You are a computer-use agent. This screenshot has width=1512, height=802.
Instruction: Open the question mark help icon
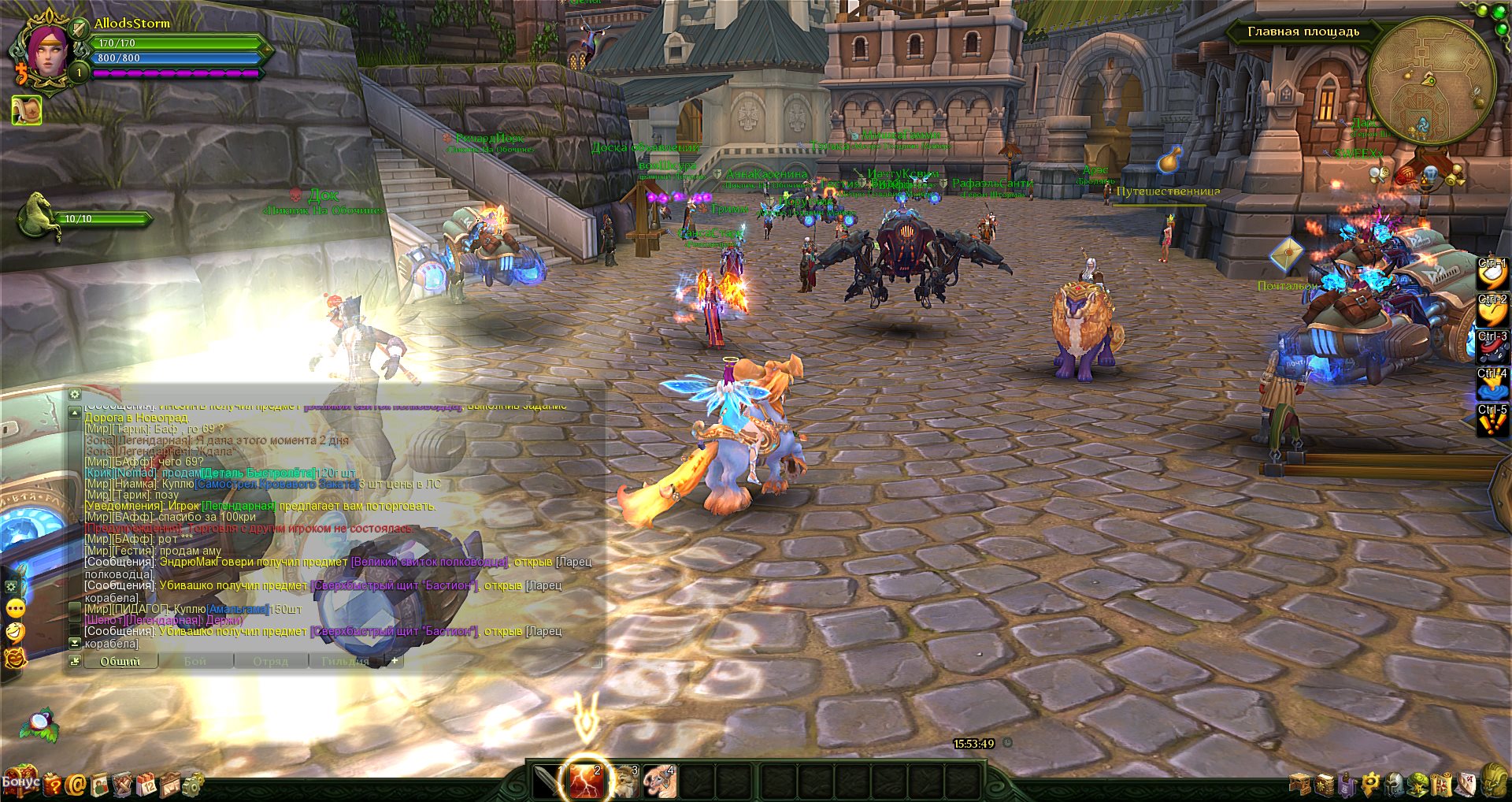pos(53,784)
